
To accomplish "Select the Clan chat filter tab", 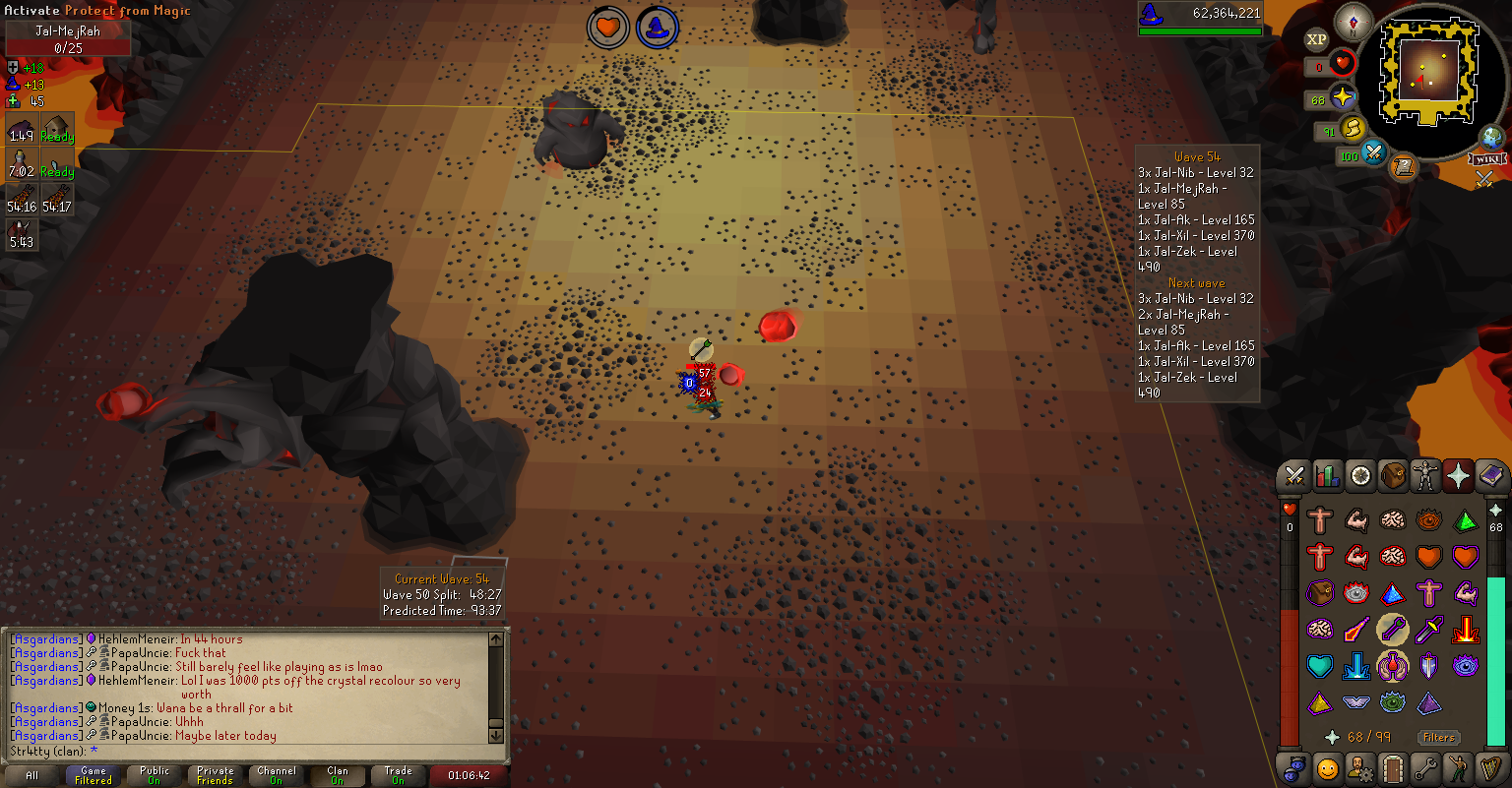I will pyautogui.click(x=338, y=775).
